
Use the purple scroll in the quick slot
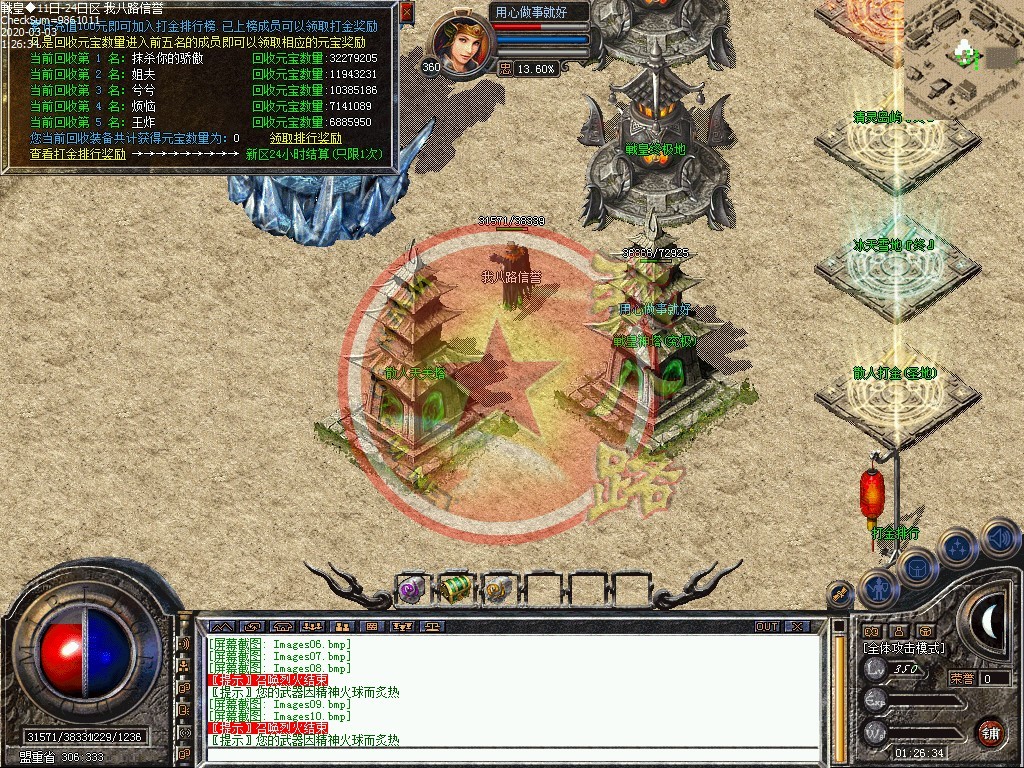[412, 589]
